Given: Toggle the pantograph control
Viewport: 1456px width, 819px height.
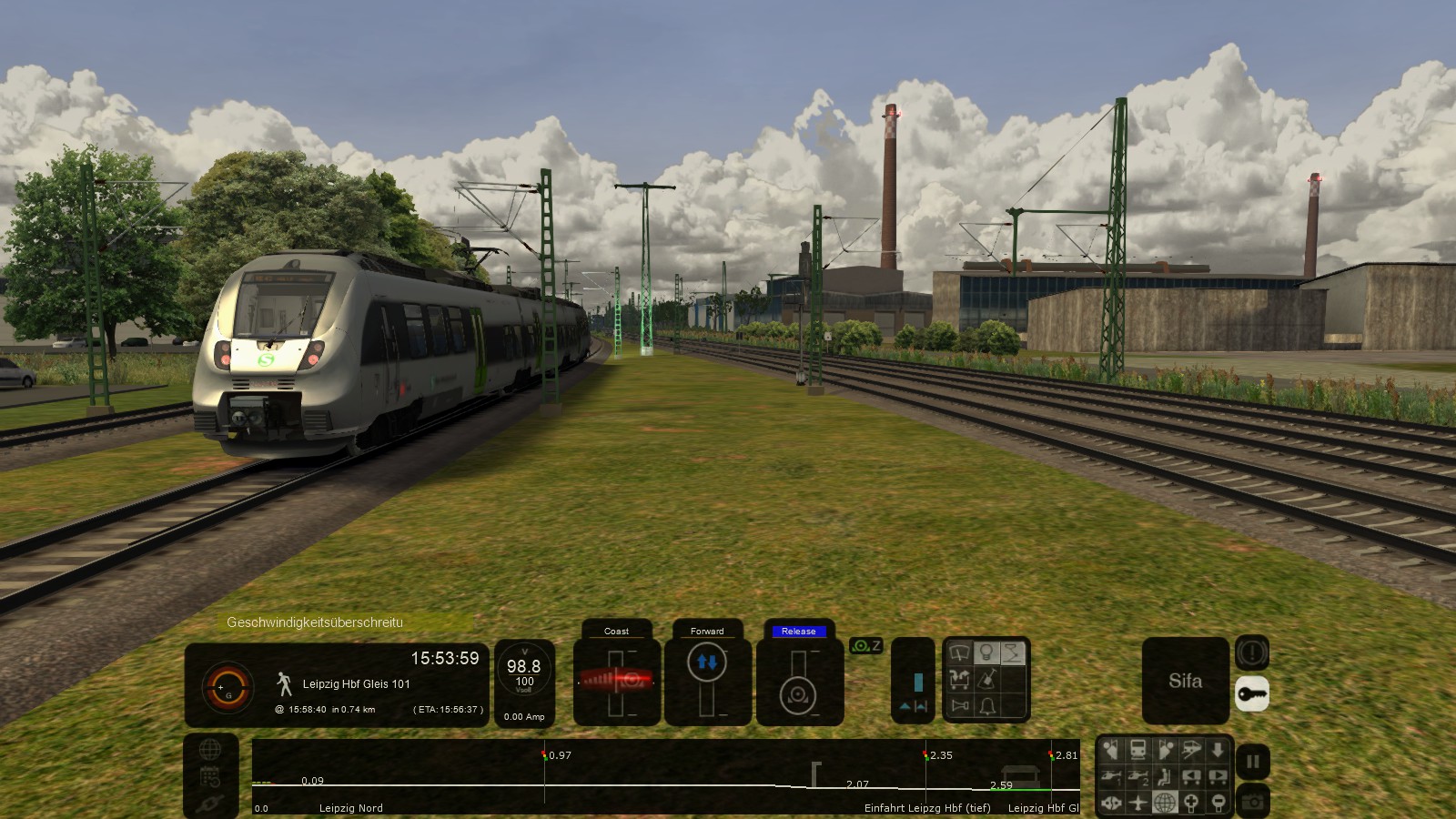Looking at the screenshot, I should tap(1013, 652).
